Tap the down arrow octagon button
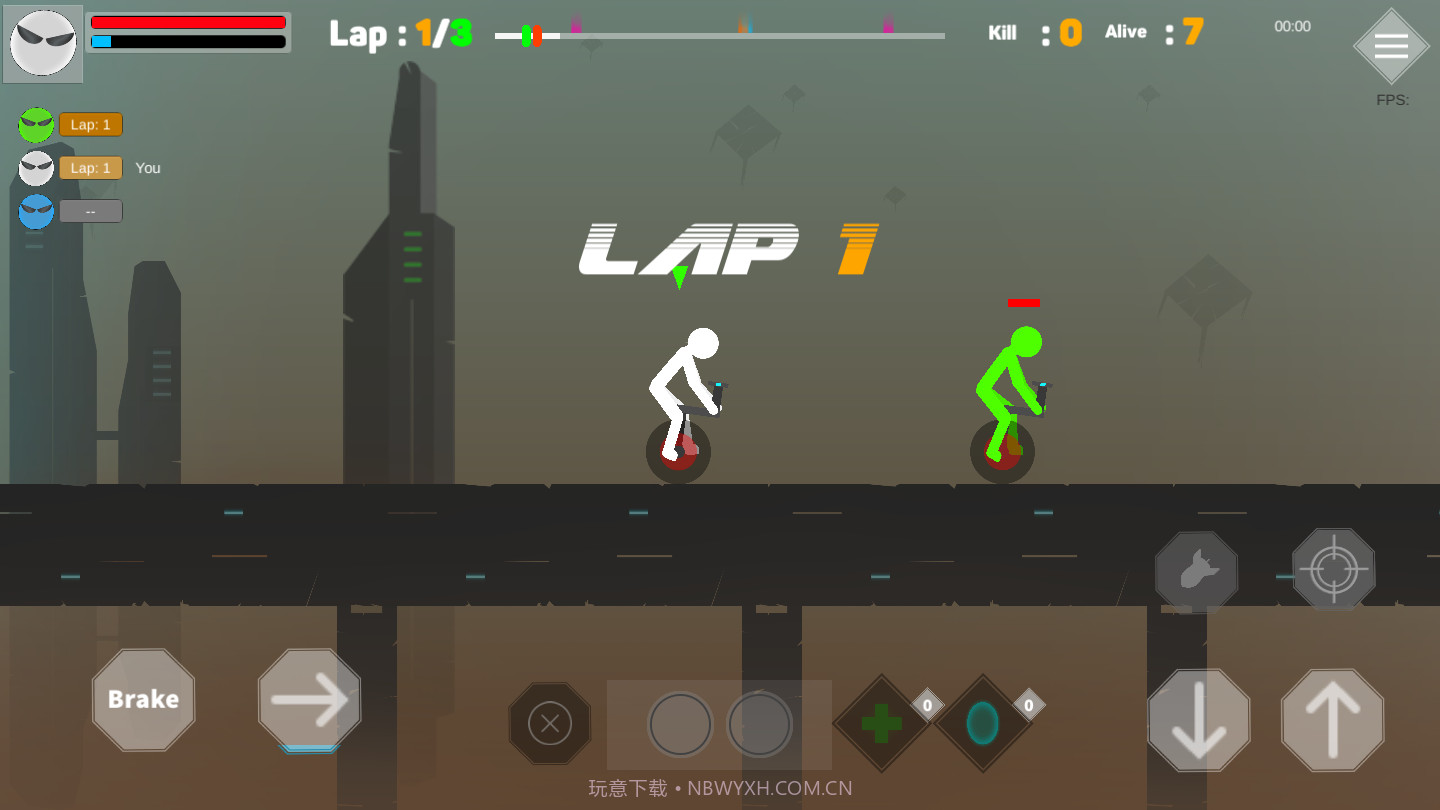1440x810 pixels. [x=1198, y=720]
